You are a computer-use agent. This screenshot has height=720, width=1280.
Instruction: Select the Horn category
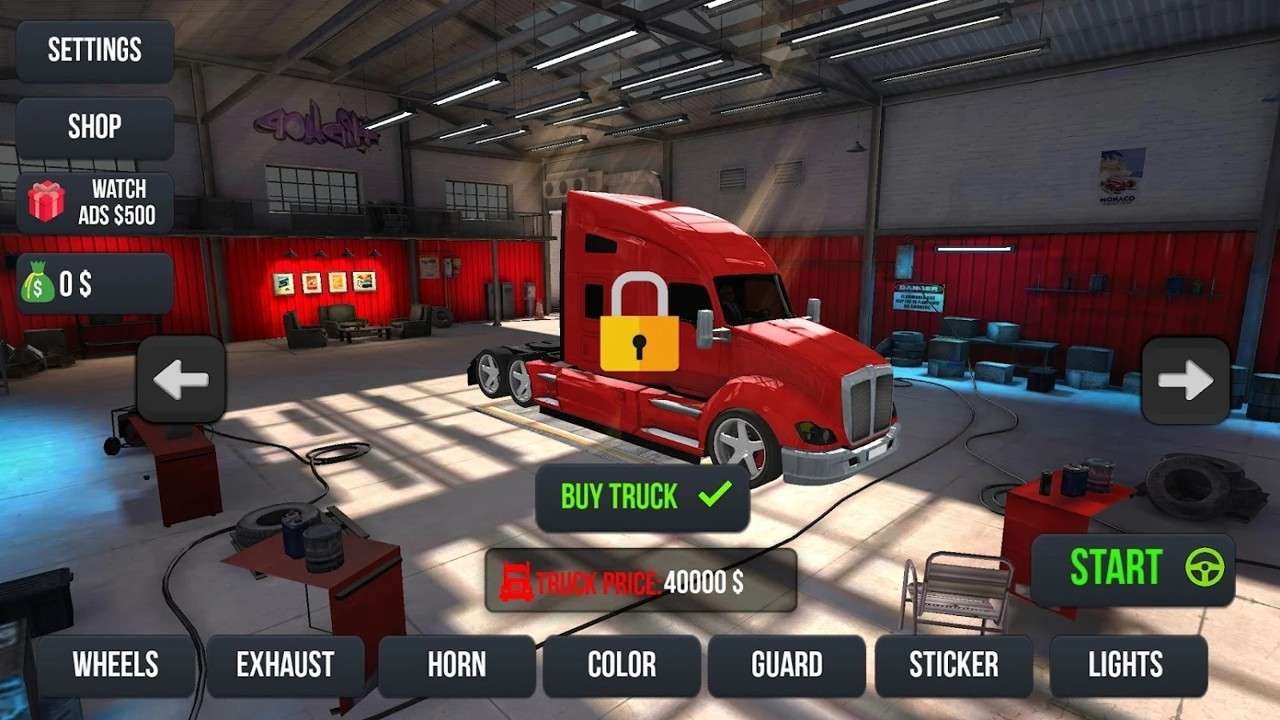pyautogui.click(x=457, y=665)
